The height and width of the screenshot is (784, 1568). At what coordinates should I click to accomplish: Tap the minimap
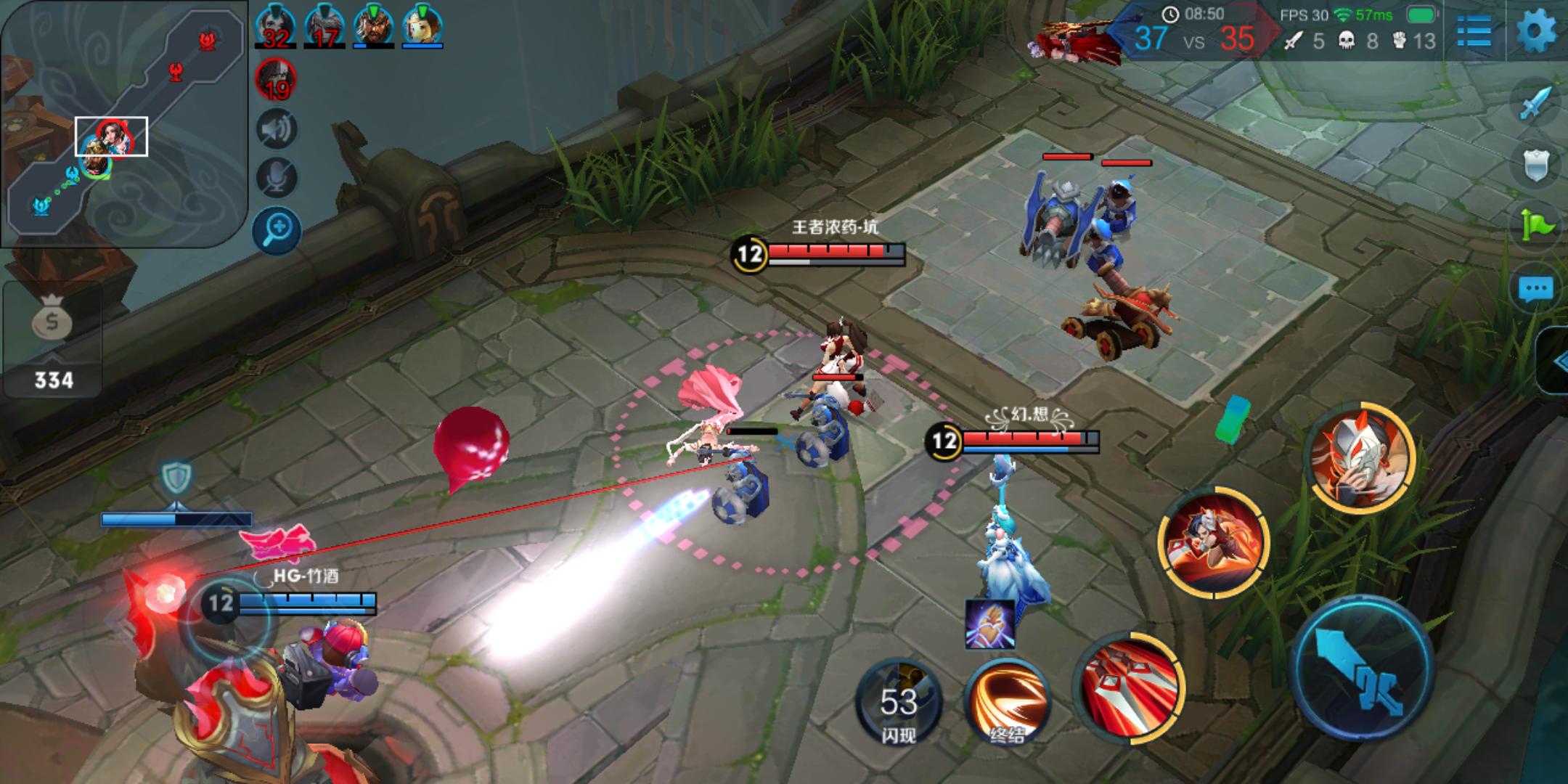[122, 123]
